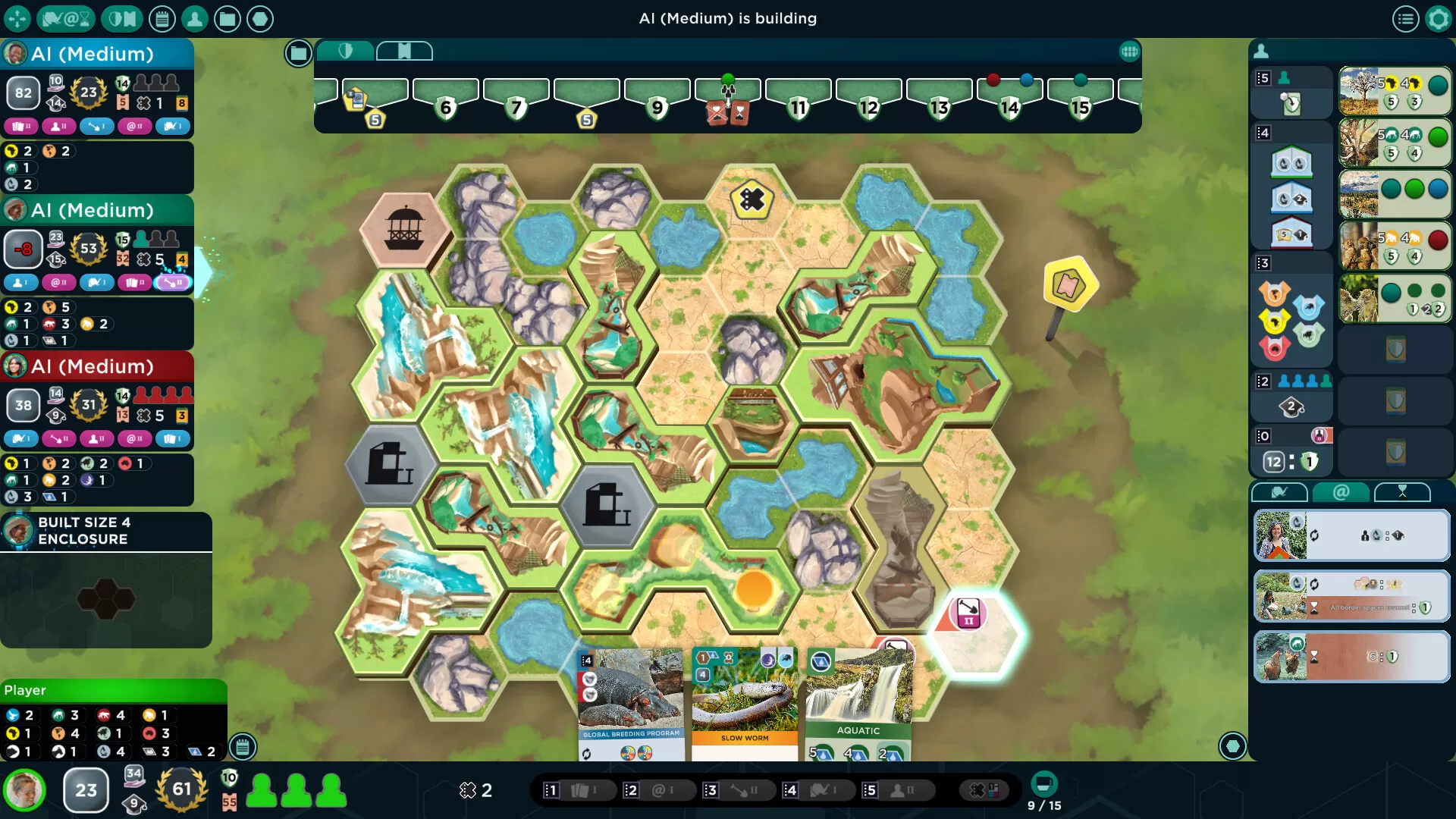Toggle the grid overlay icon above the right panel
The image size is (1456, 819).
click(1130, 52)
